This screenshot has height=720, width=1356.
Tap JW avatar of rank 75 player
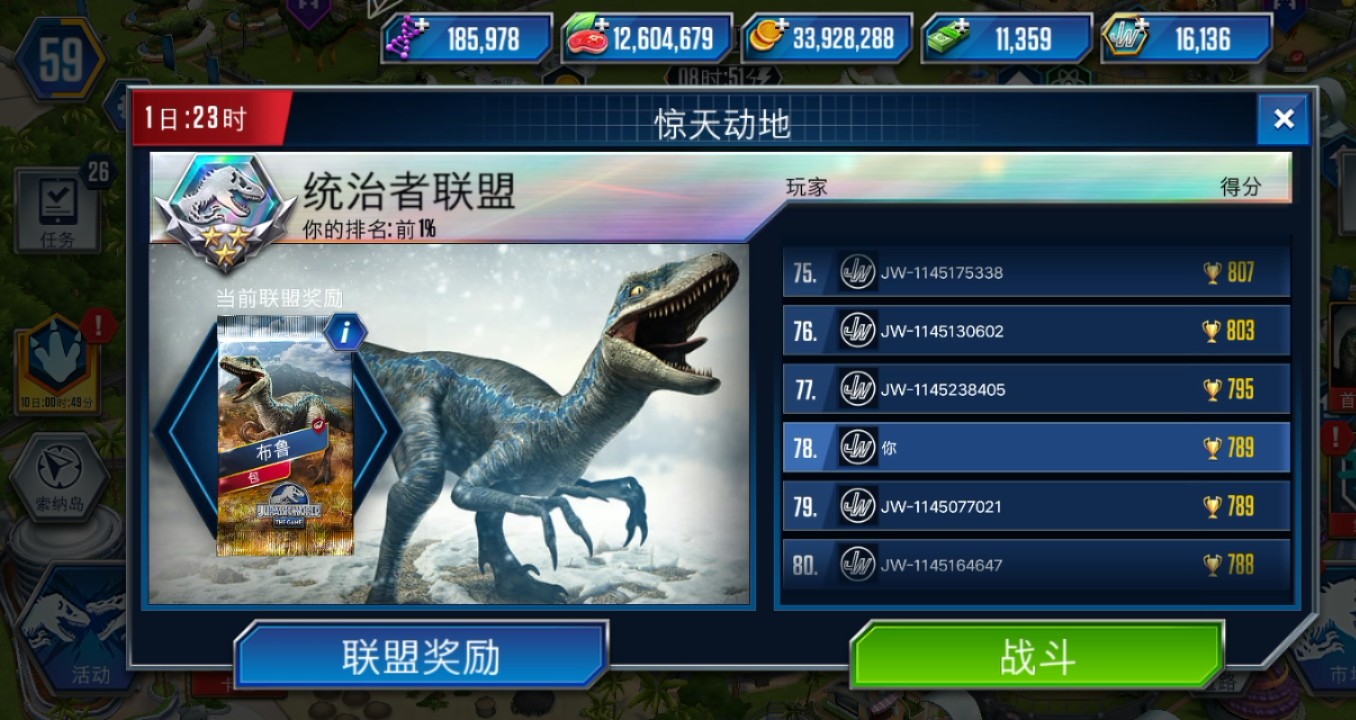tap(856, 272)
